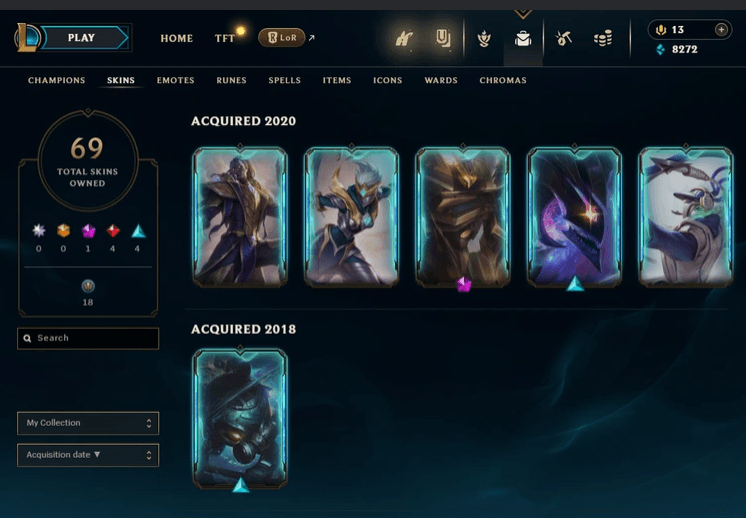Open the profile trophy icon

click(x=443, y=39)
